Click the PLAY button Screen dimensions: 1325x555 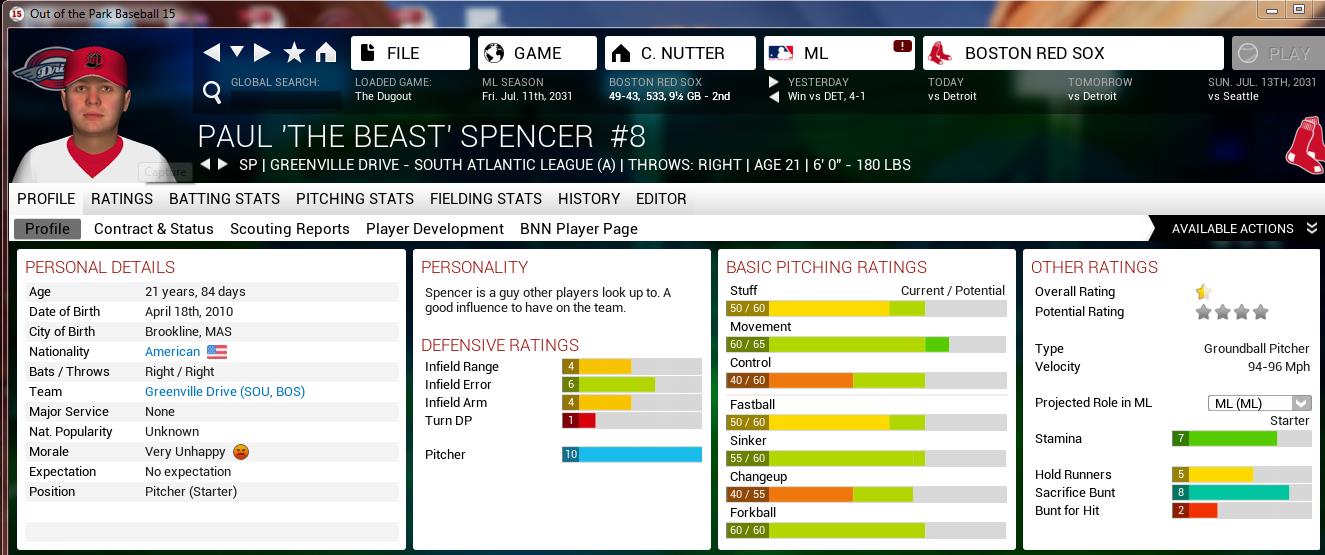pos(1273,54)
